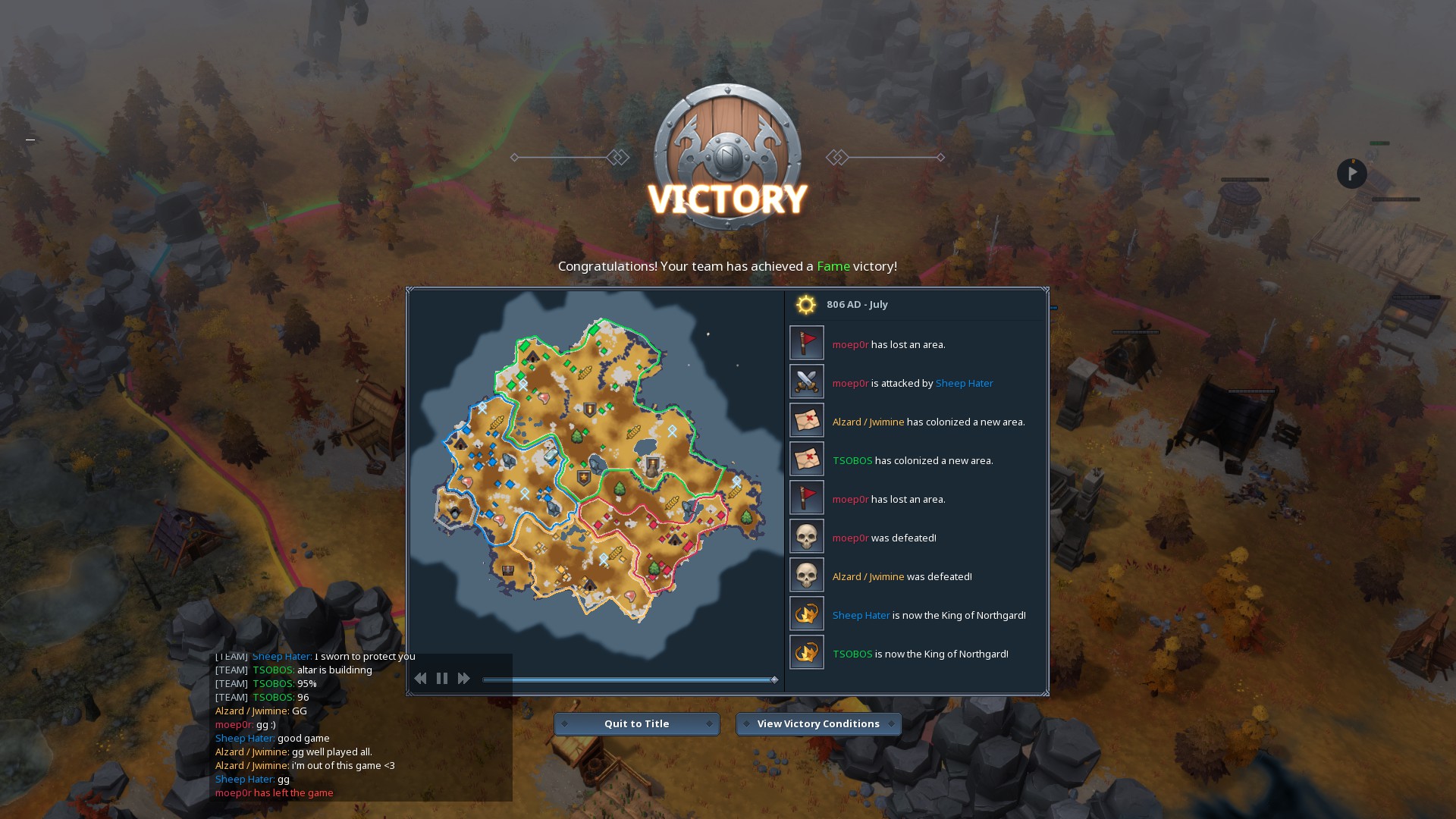
Task: Click the skull icon for Alzard / Jwimine's defeat
Action: [806, 574]
